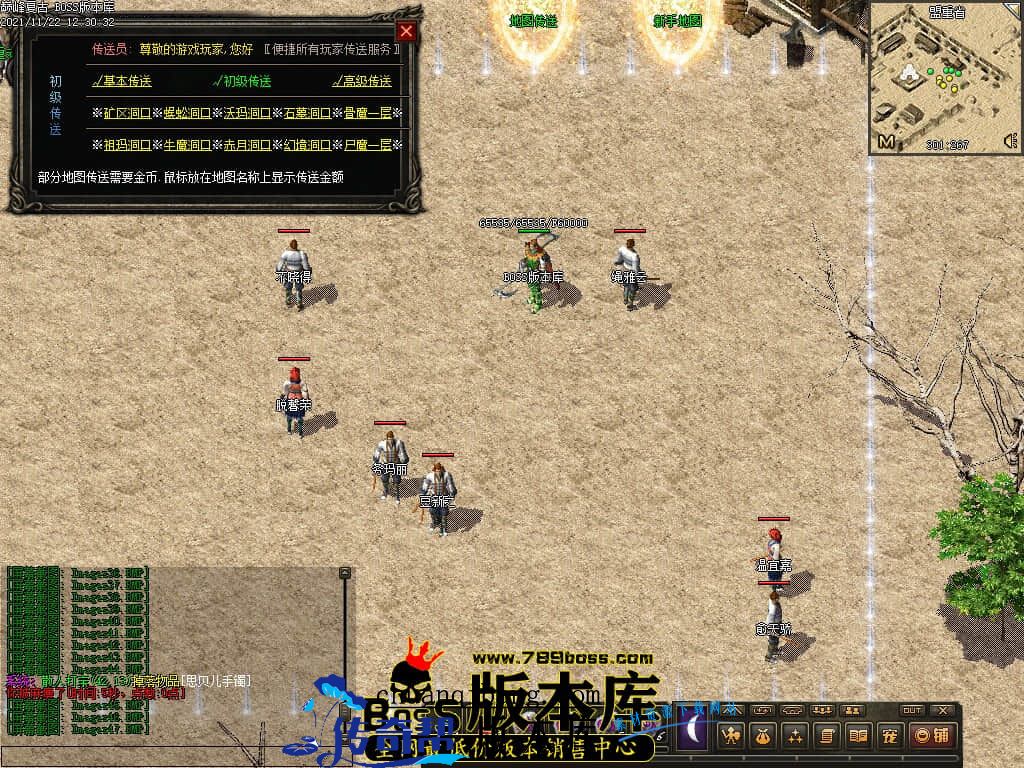Close the teleport dialog window
1024x768 pixels.
[405, 31]
